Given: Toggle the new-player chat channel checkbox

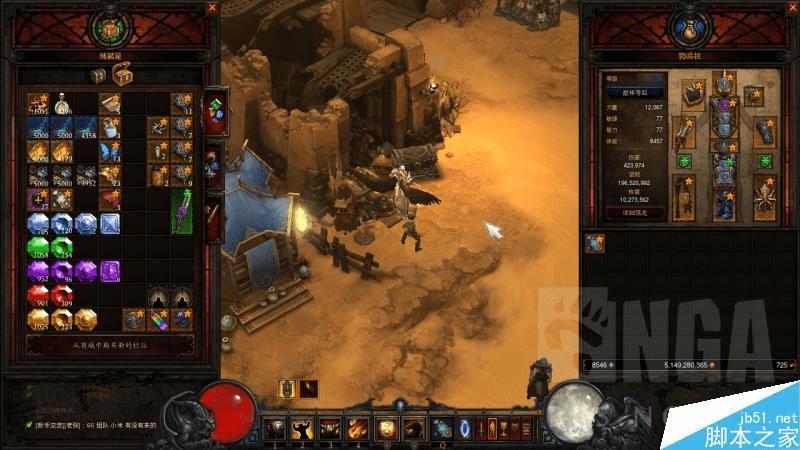Looking at the screenshot, I should (x=30, y=424).
